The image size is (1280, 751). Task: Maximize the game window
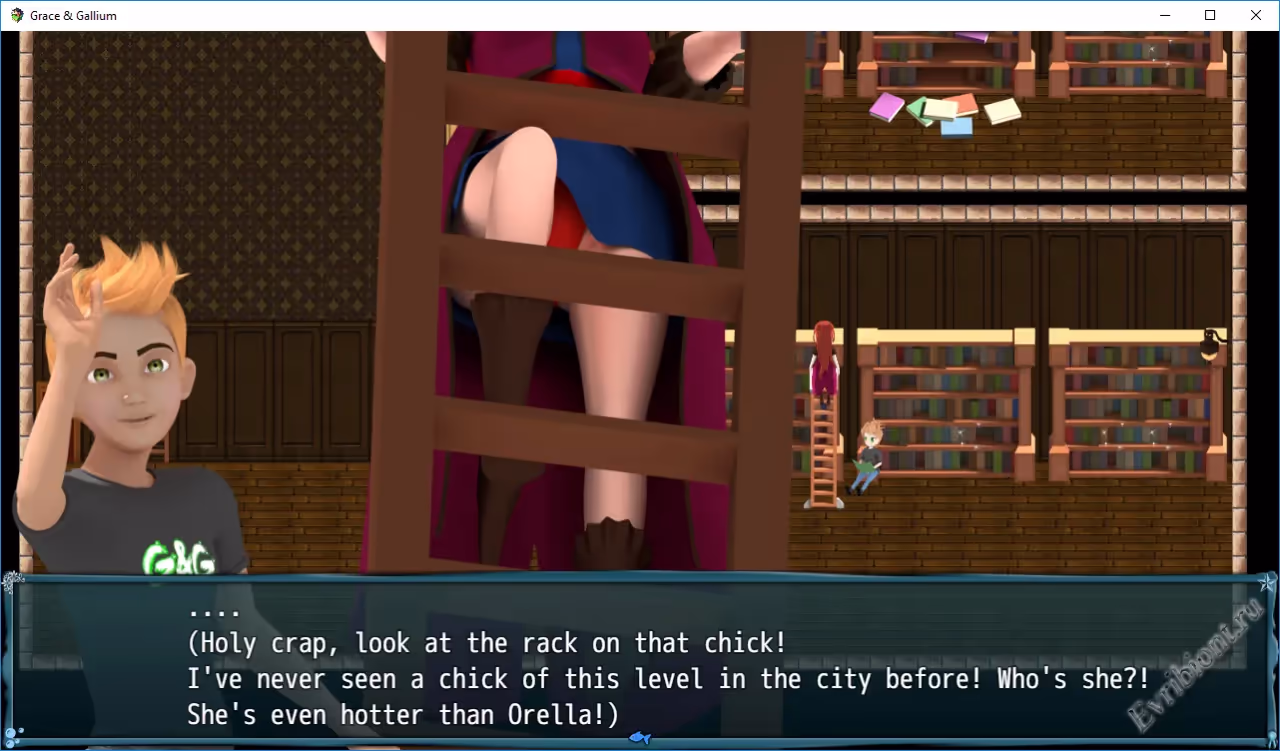point(1210,15)
